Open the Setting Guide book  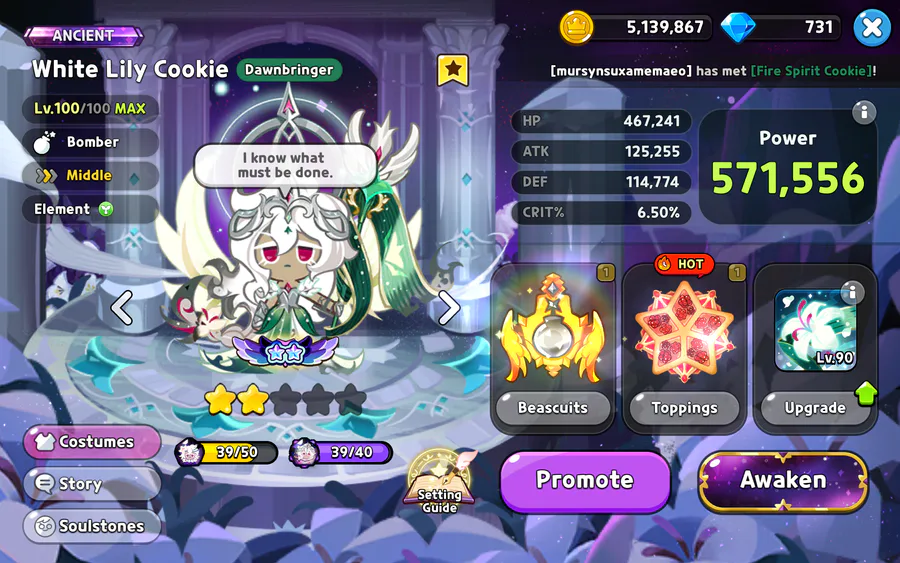pyautogui.click(x=440, y=484)
